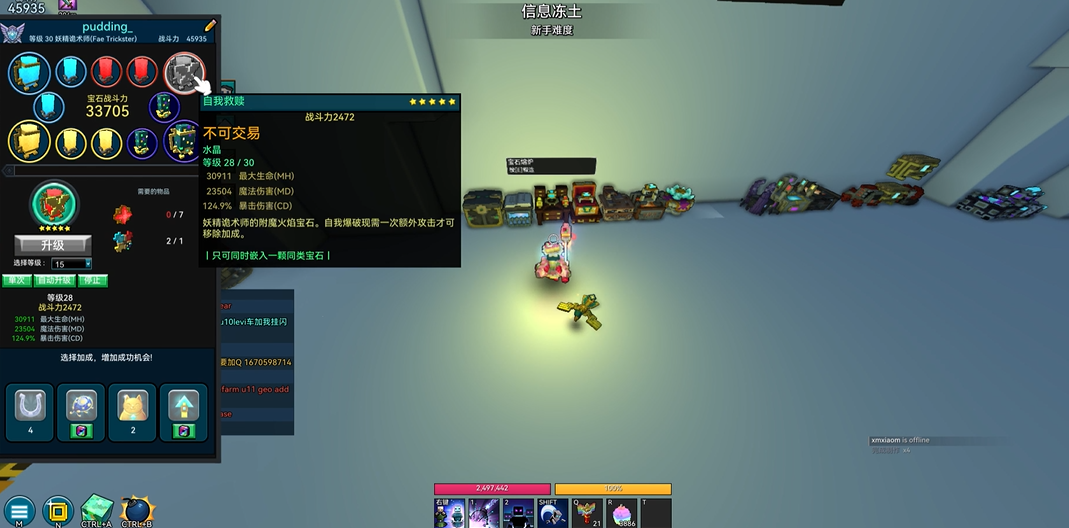Image resolution: width=1069 pixels, height=528 pixels.
Task: Select the grey empowered gem slot
Action: pos(184,72)
